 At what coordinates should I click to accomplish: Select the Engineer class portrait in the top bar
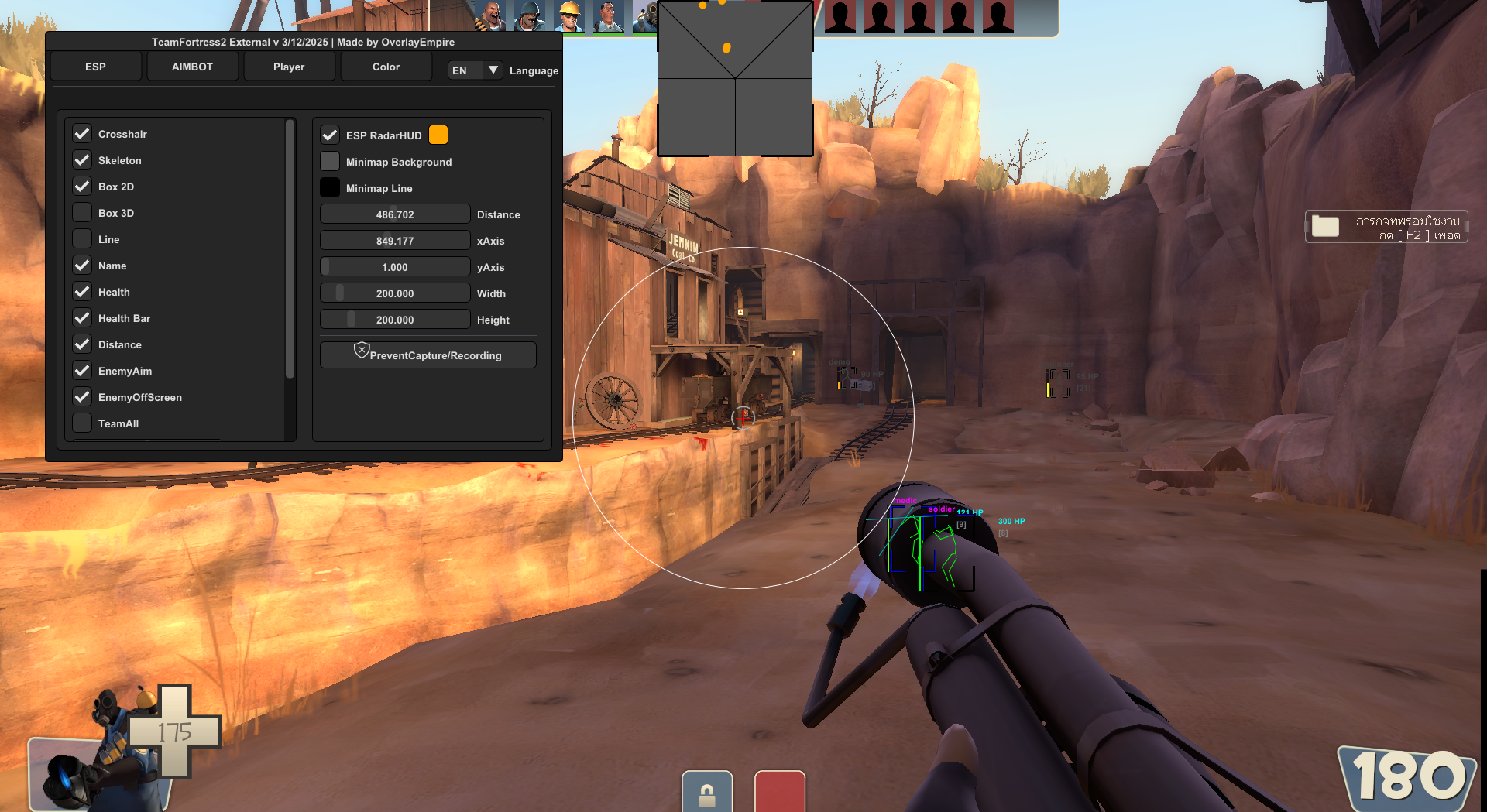(569, 15)
